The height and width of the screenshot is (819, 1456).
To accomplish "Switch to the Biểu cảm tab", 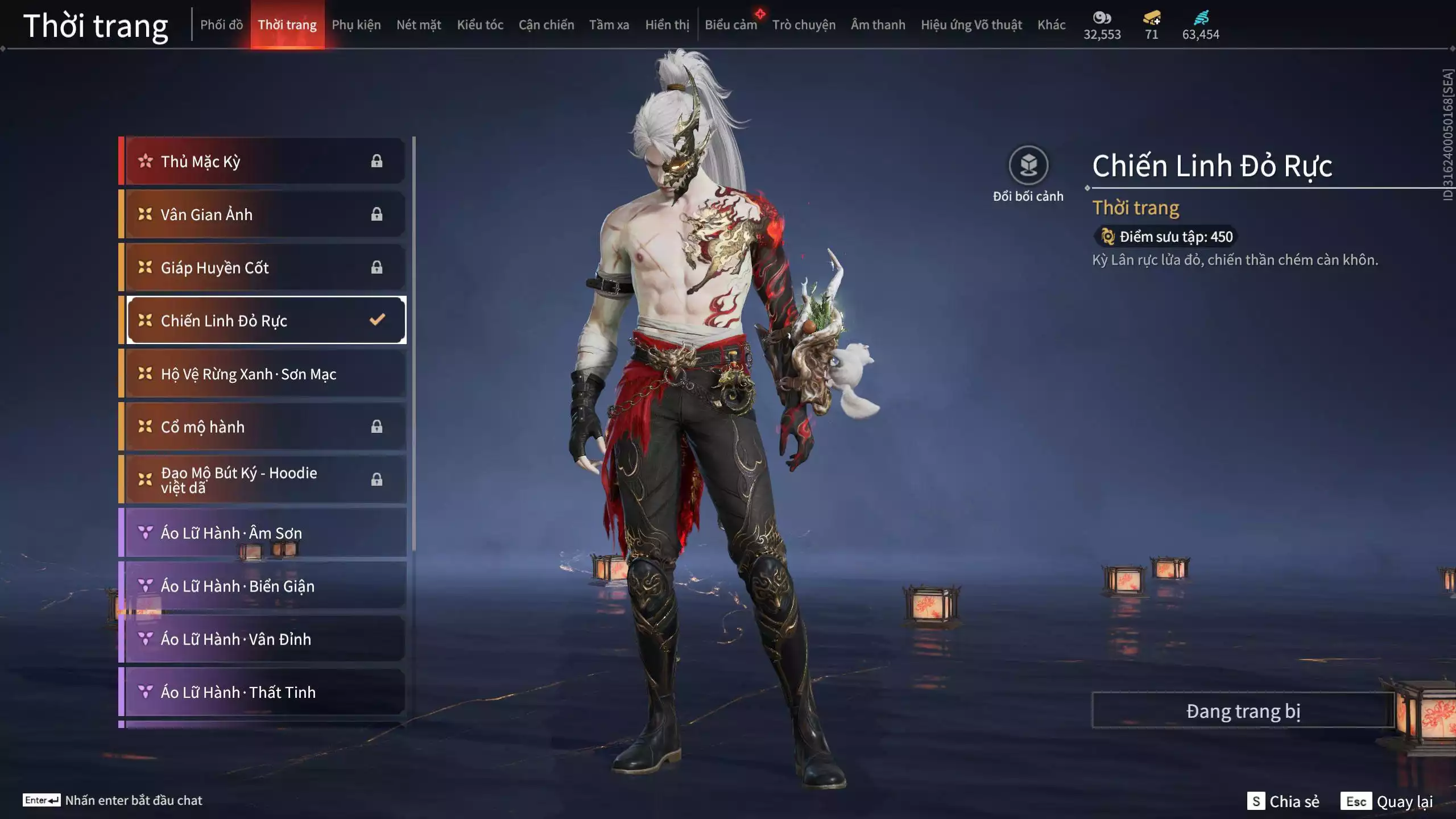I will click(x=731, y=25).
